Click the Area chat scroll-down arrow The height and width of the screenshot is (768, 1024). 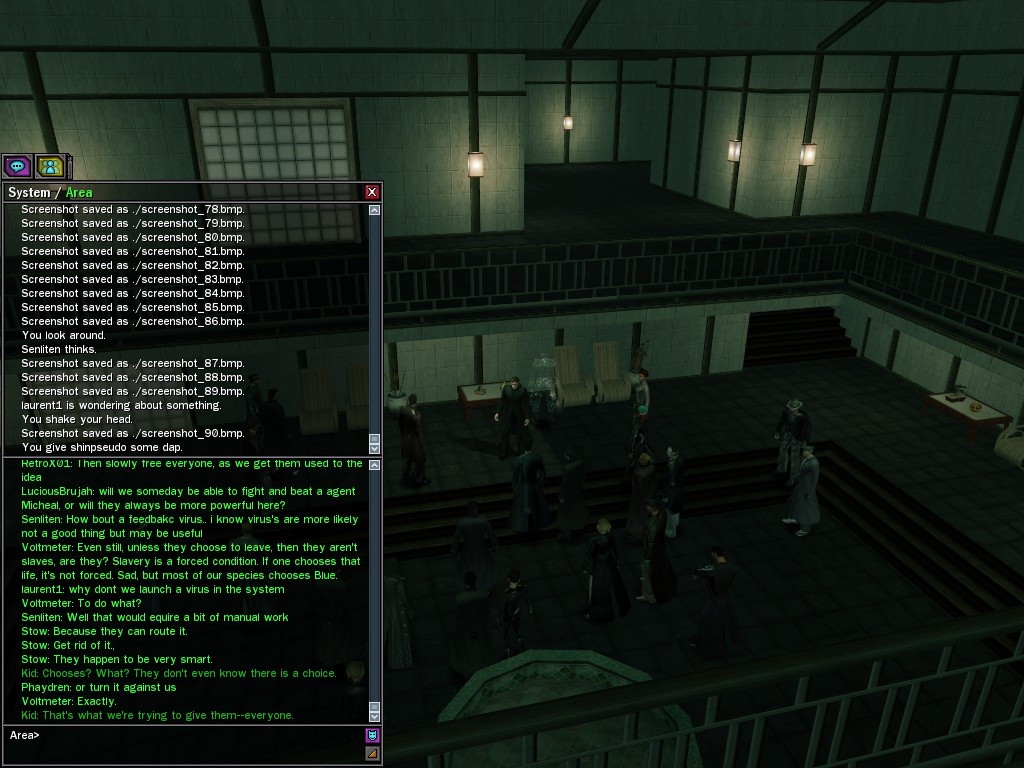[x=375, y=716]
